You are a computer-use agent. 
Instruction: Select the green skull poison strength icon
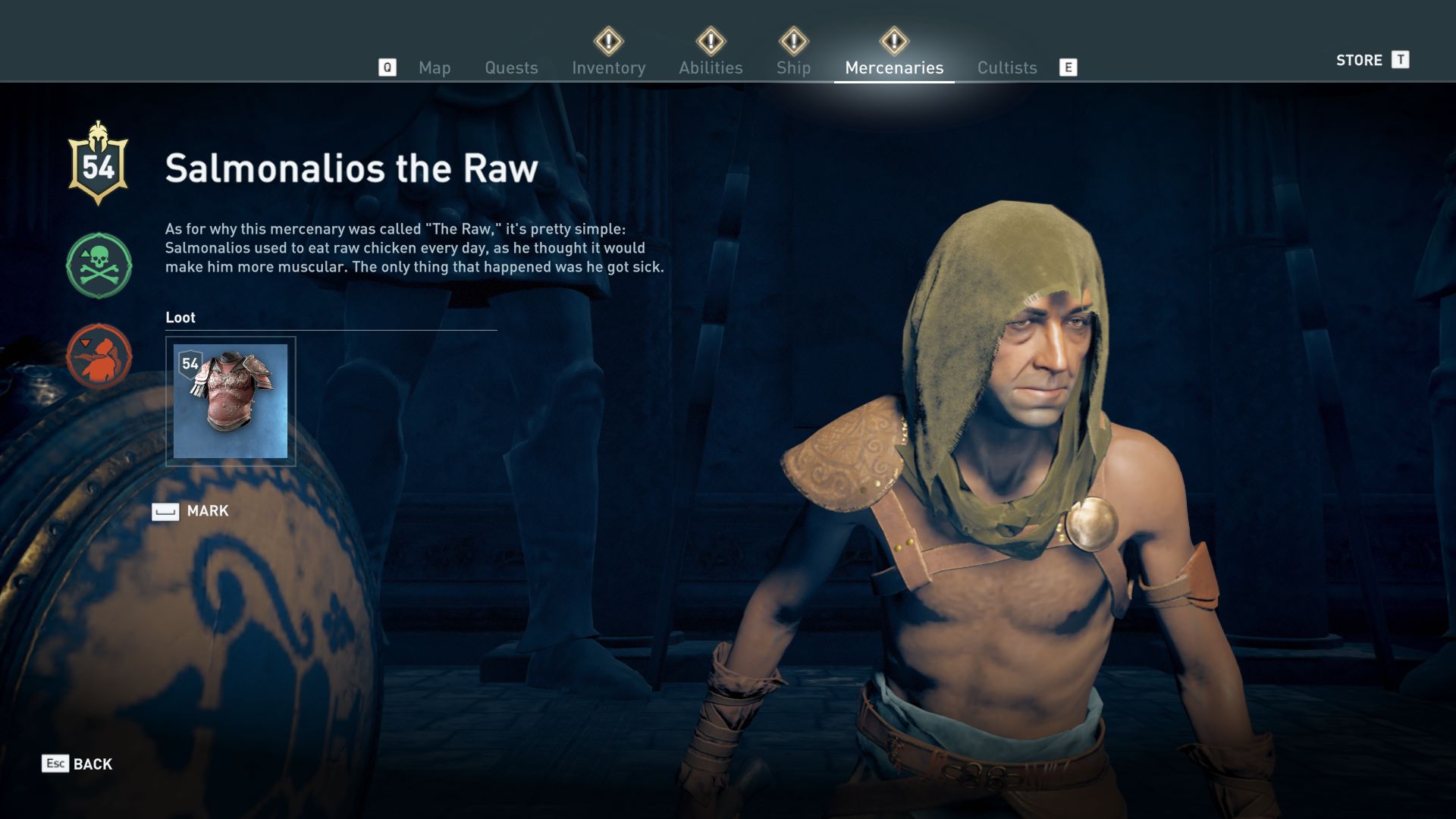(98, 265)
